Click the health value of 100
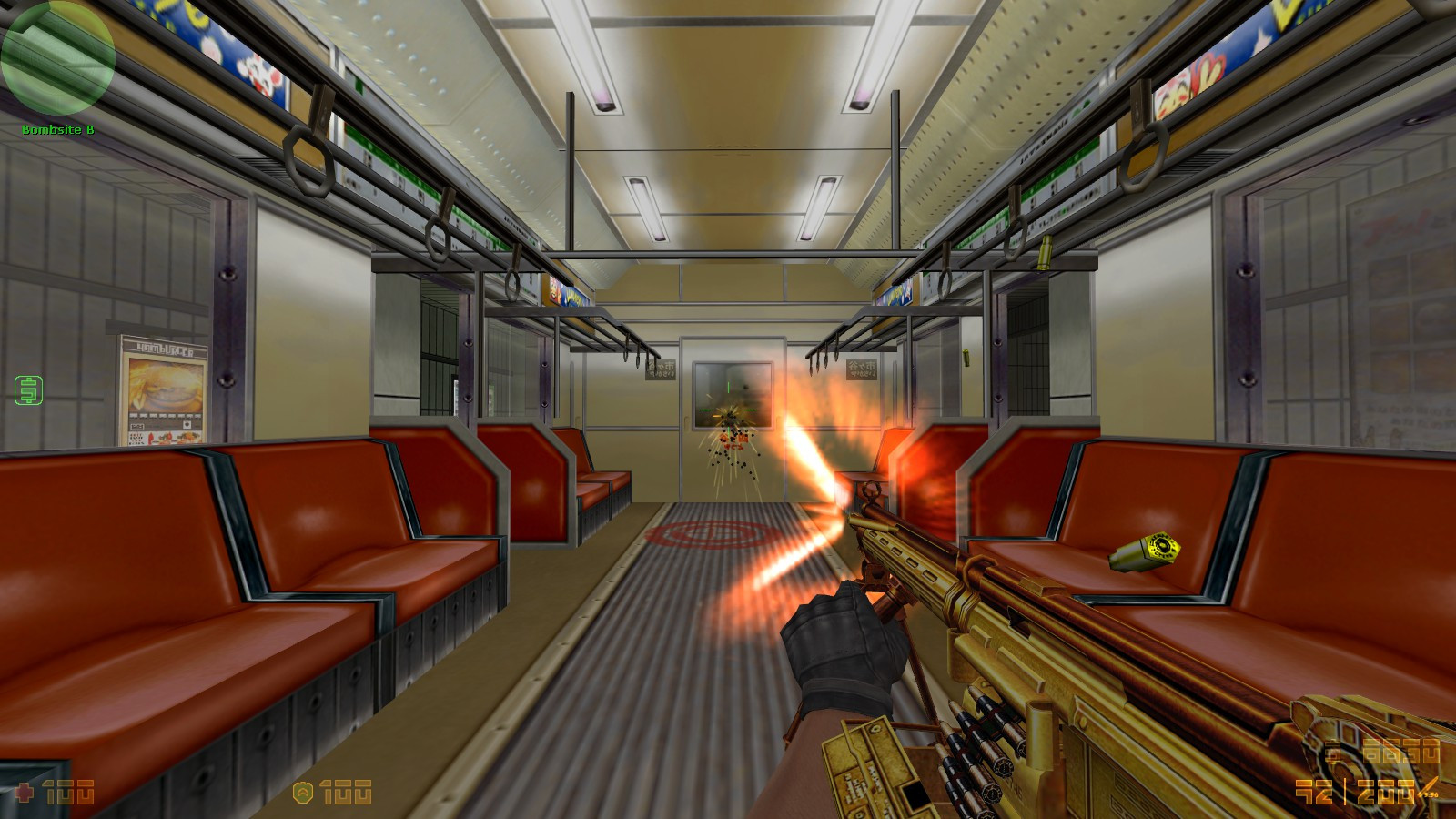The image size is (1456, 819). (x=68, y=792)
